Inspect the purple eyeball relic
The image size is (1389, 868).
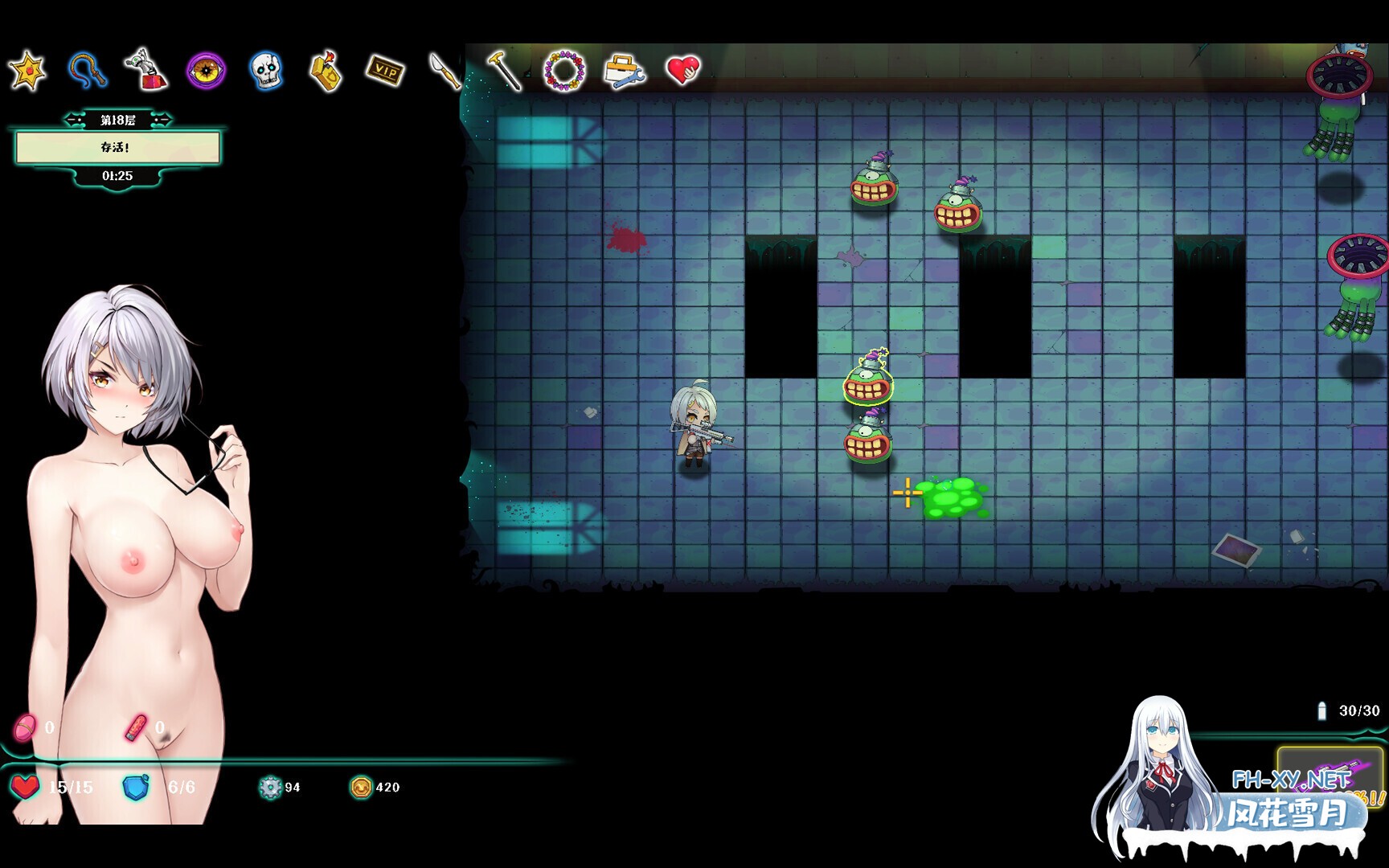(x=206, y=71)
